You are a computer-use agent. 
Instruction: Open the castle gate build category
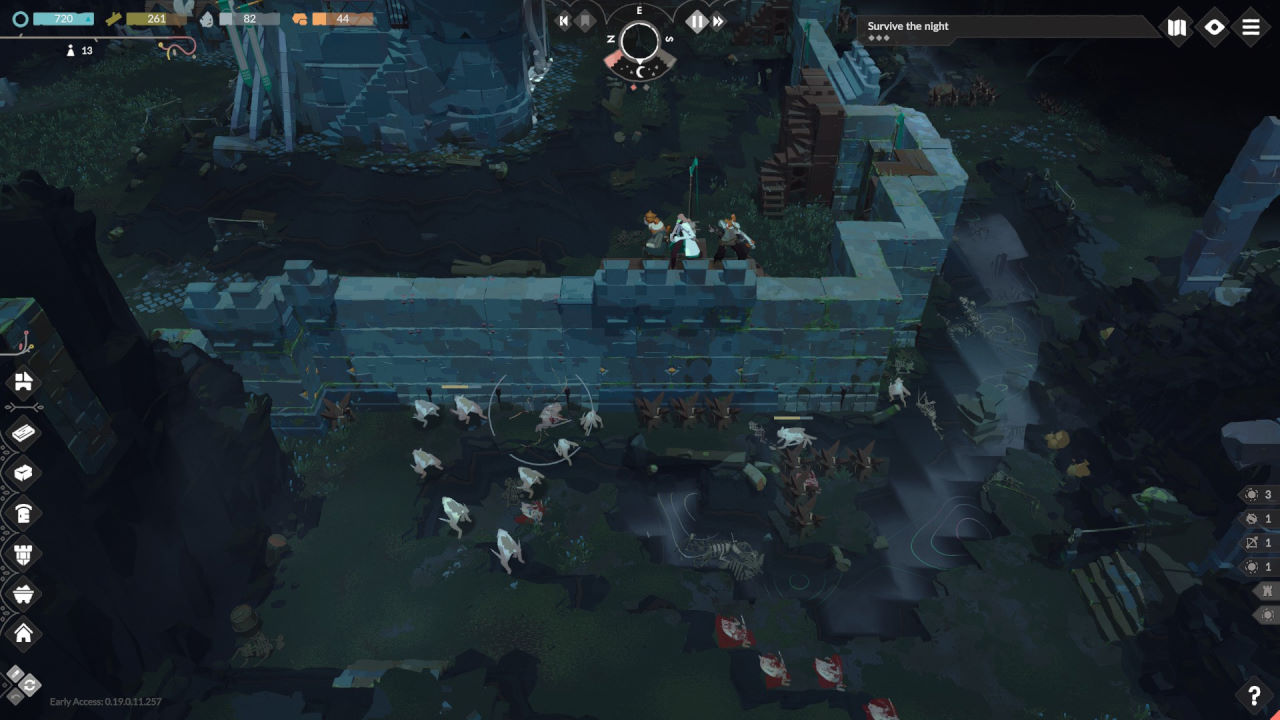click(23, 381)
